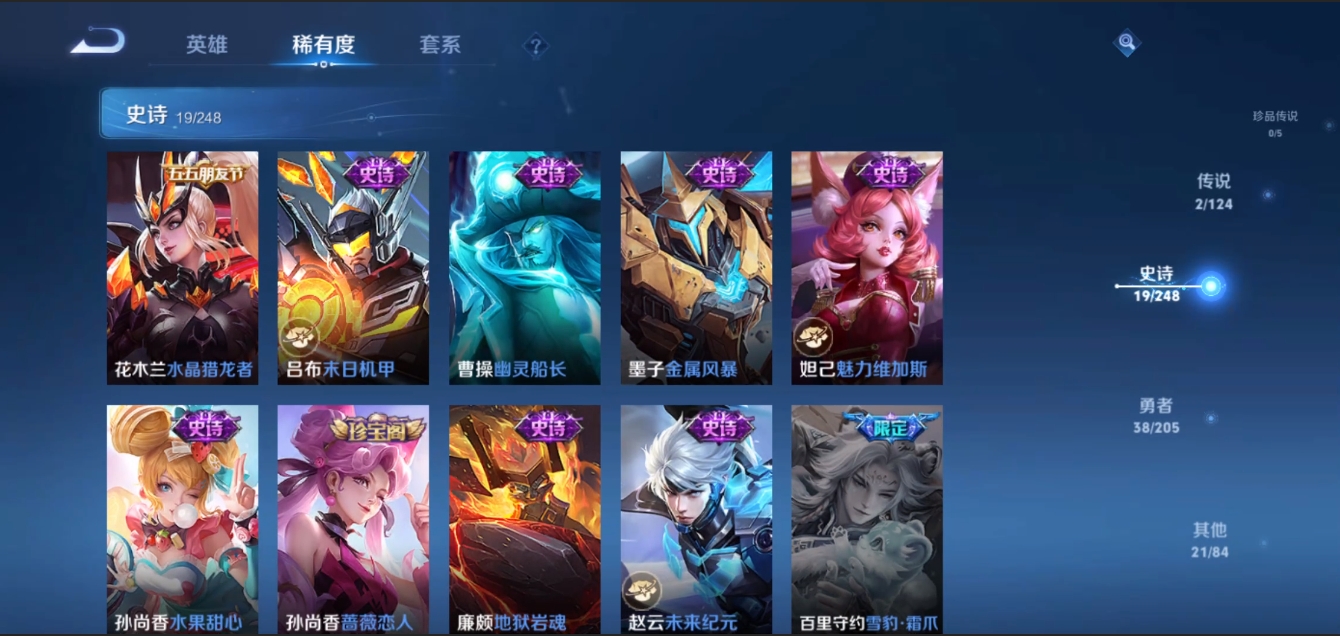This screenshot has height=636, width=1340.
Task: Go back using the return arrow
Action: (98, 42)
